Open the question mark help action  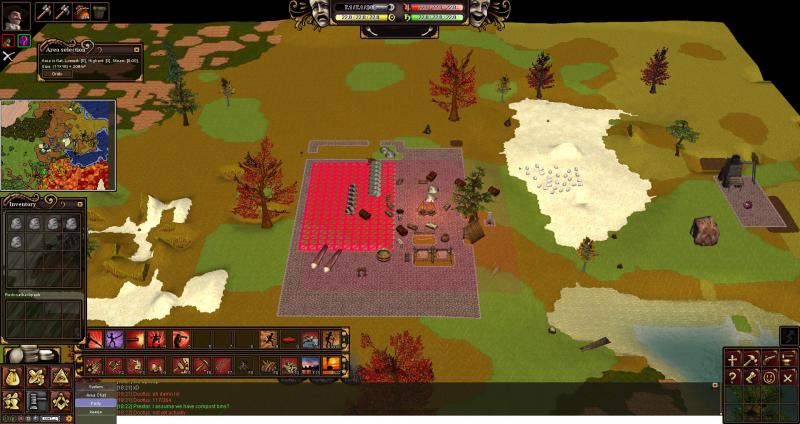pos(733,377)
